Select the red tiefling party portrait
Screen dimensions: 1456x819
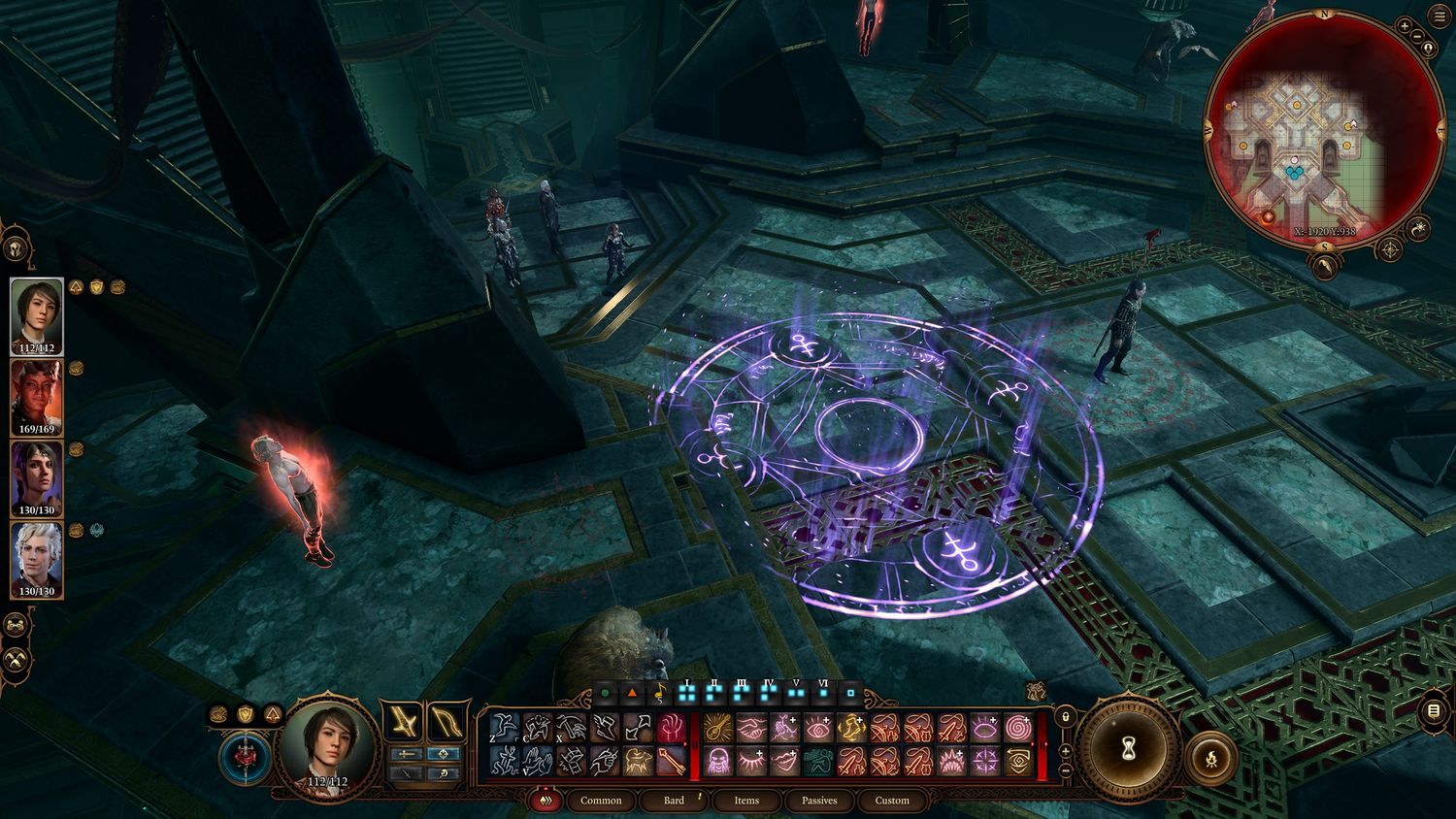click(37, 397)
